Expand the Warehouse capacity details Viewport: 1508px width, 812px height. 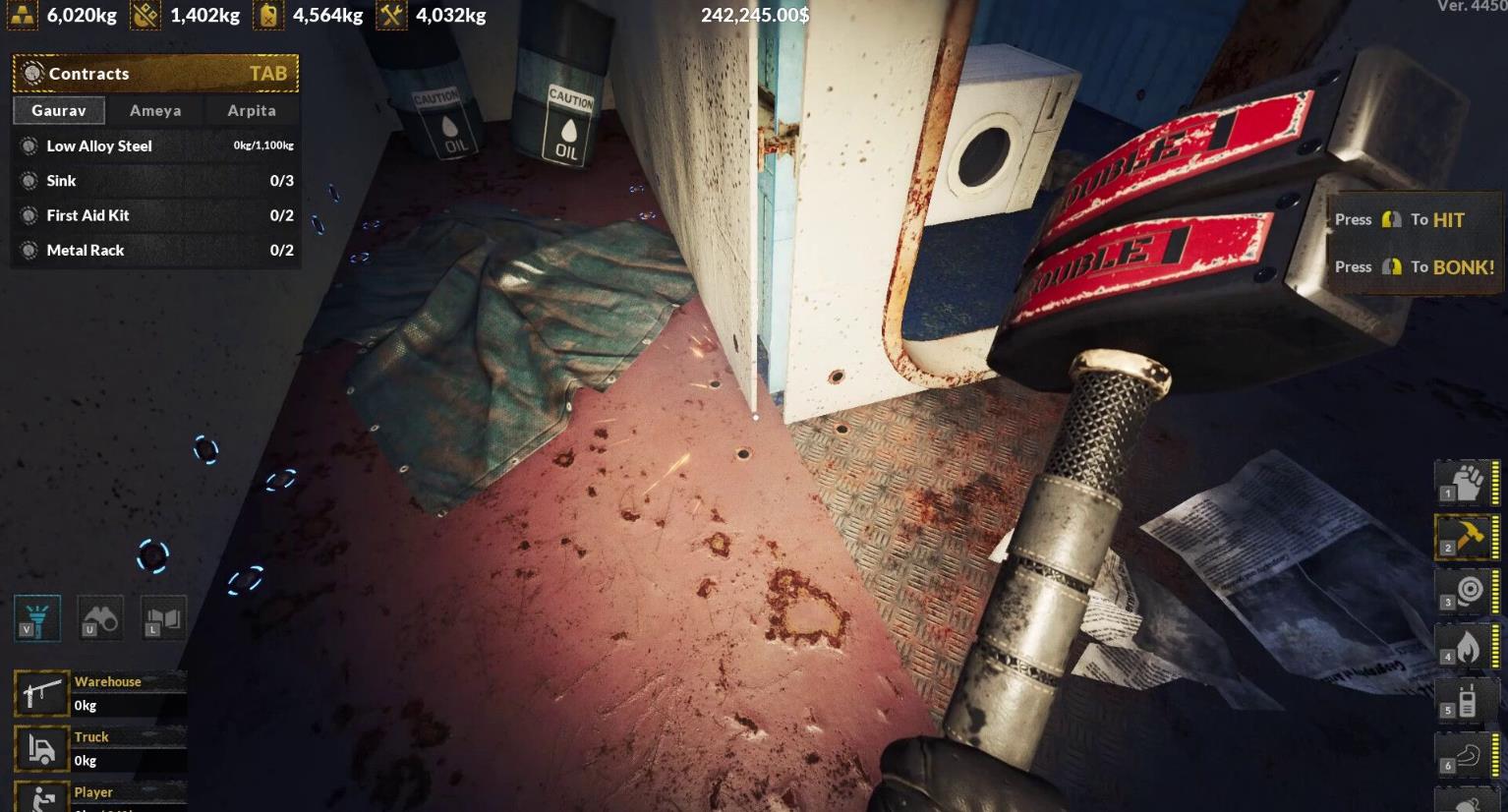click(108, 681)
